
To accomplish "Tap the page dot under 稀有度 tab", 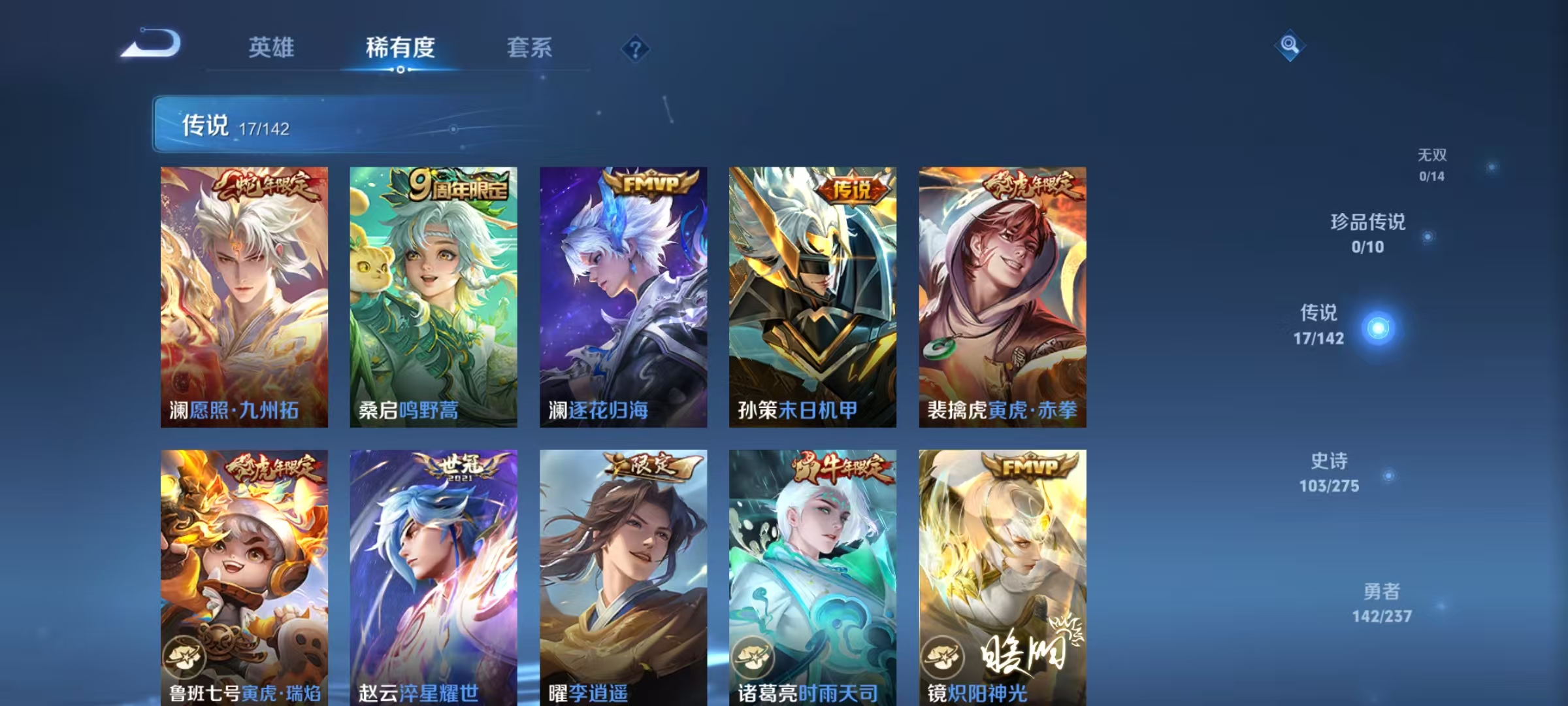I will [x=402, y=71].
